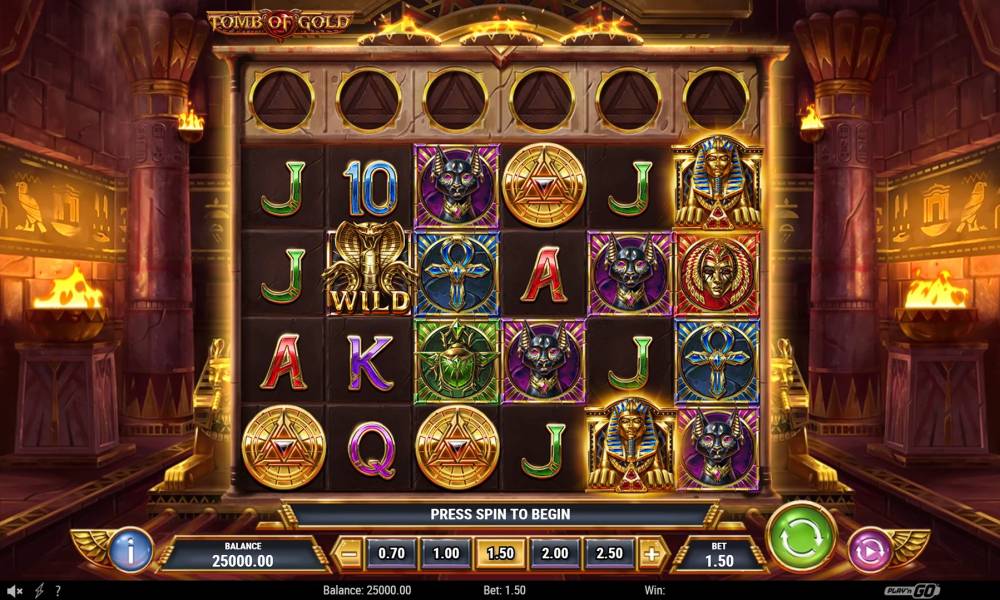The width and height of the screenshot is (1000, 600).
Task: Increase the bet with the plus button
Action: [x=651, y=553]
